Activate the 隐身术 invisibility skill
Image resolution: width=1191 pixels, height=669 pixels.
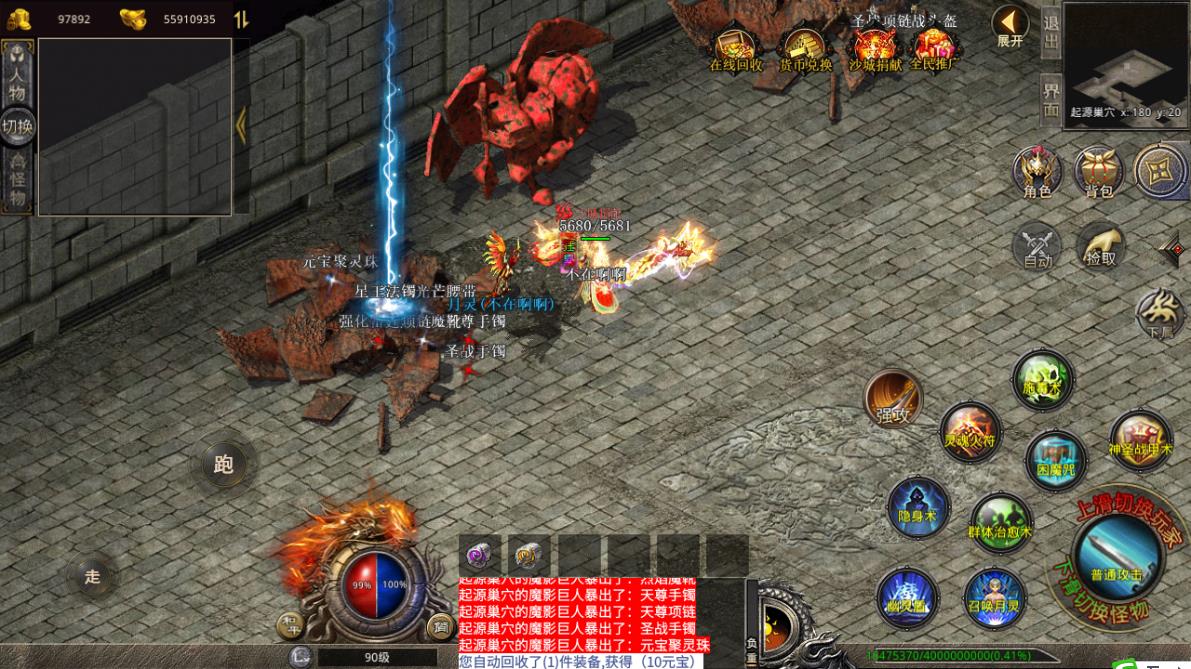pyautogui.click(x=917, y=507)
